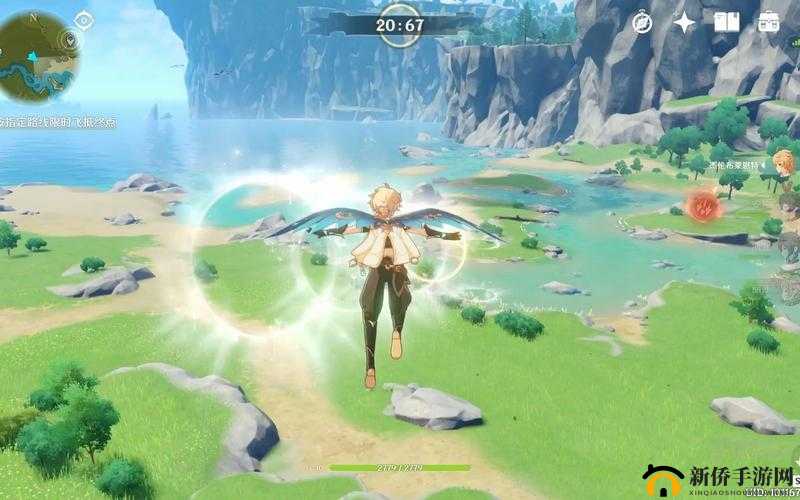Open the backpack inventory icon

tap(769, 21)
